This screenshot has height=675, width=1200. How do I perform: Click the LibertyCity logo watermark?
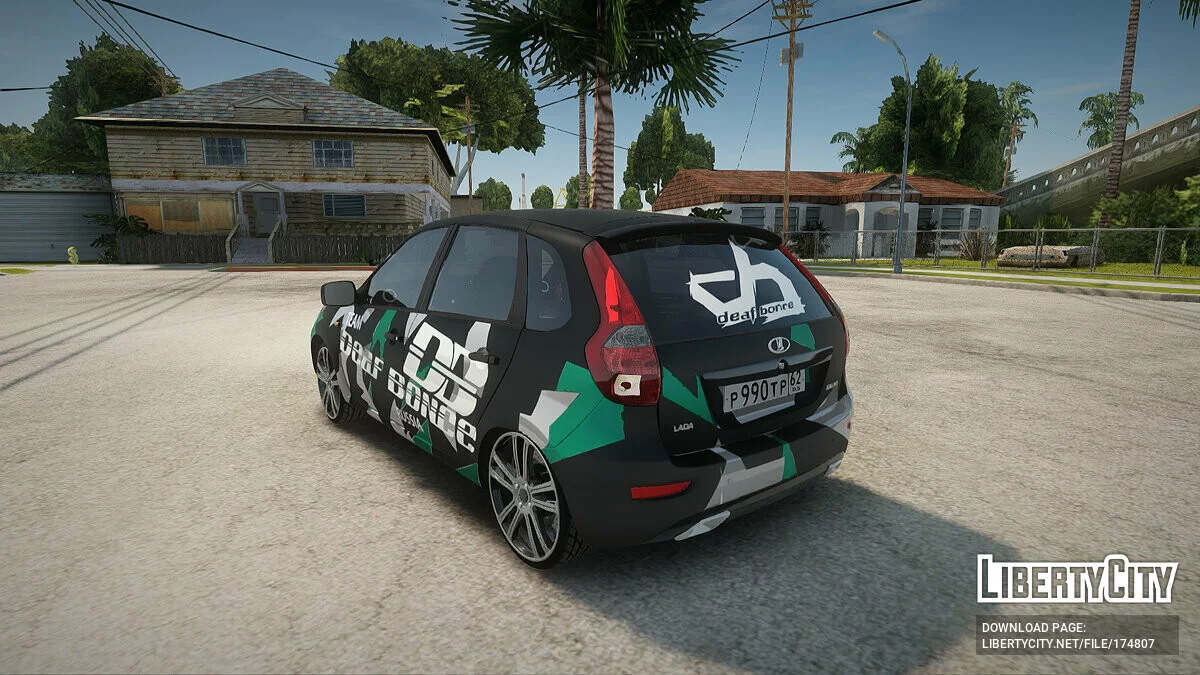tap(1077, 579)
